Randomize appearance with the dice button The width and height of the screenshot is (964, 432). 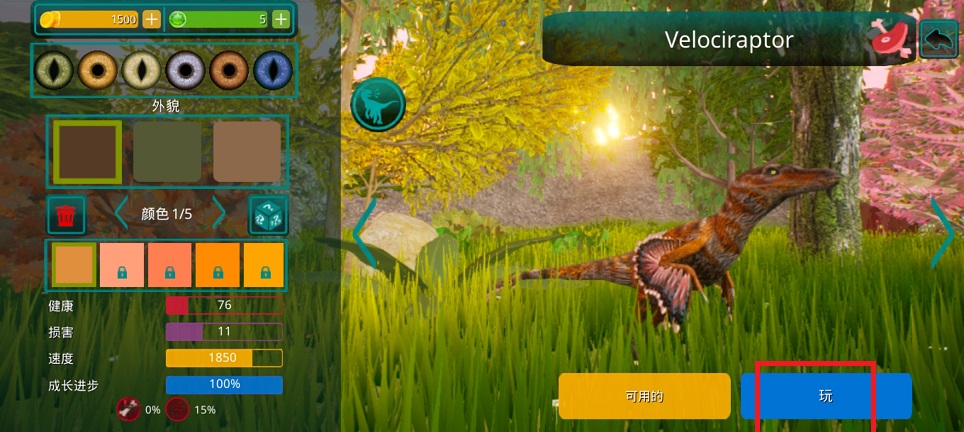[268, 214]
